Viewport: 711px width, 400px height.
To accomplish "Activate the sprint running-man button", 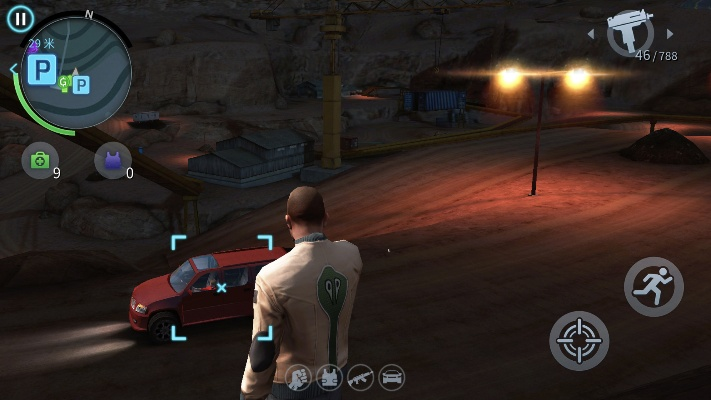I will pyautogui.click(x=654, y=287).
